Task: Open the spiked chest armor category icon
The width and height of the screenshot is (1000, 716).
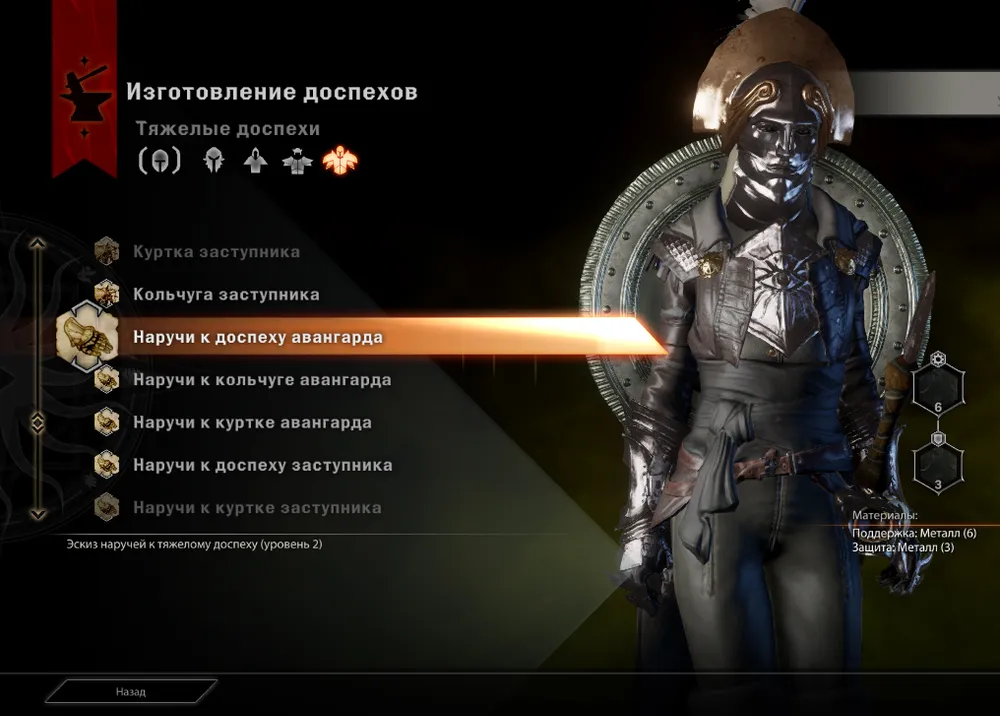Action: [x=297, y=160]
